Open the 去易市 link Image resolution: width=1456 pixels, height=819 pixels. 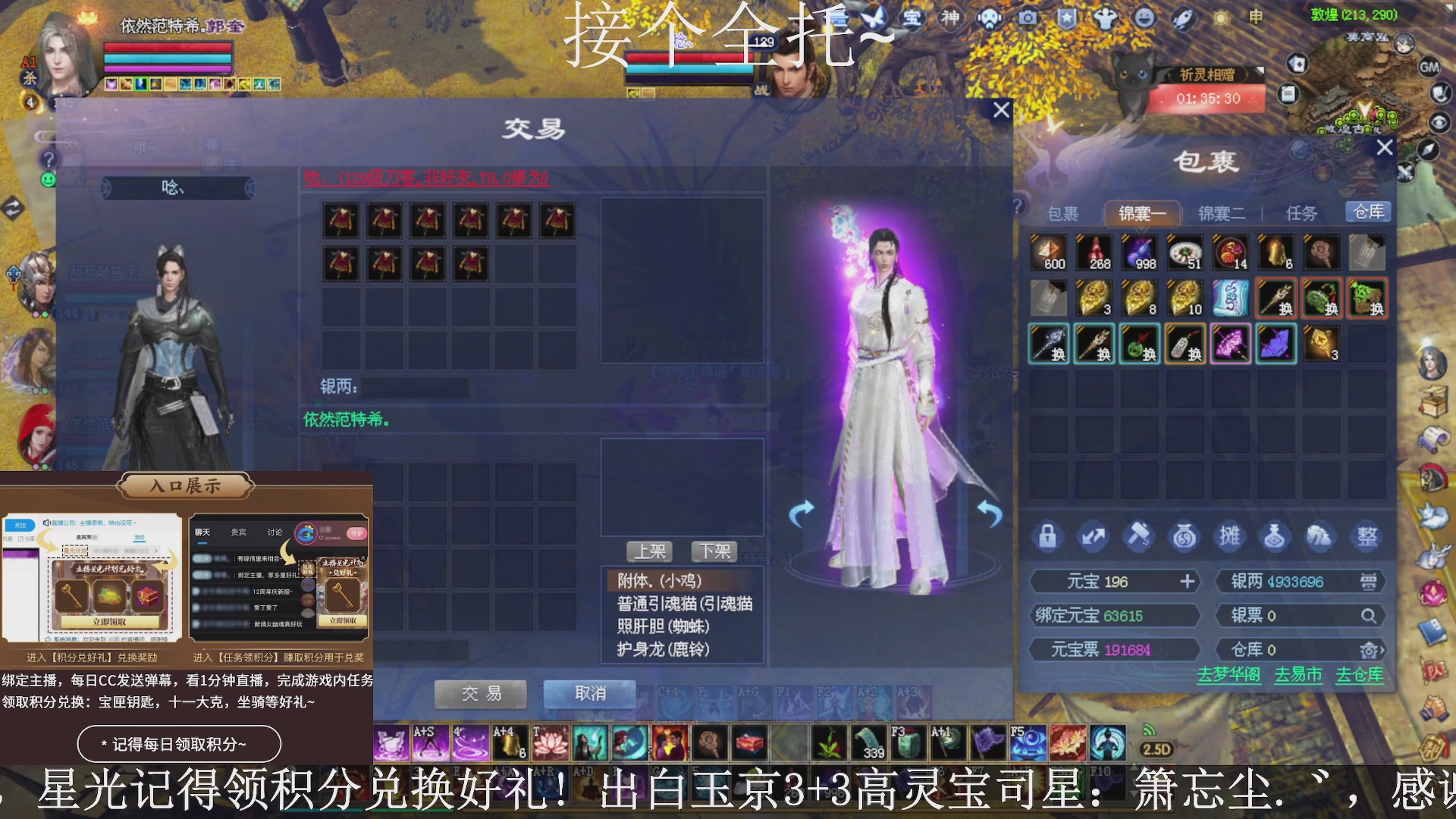(1299, 675)
